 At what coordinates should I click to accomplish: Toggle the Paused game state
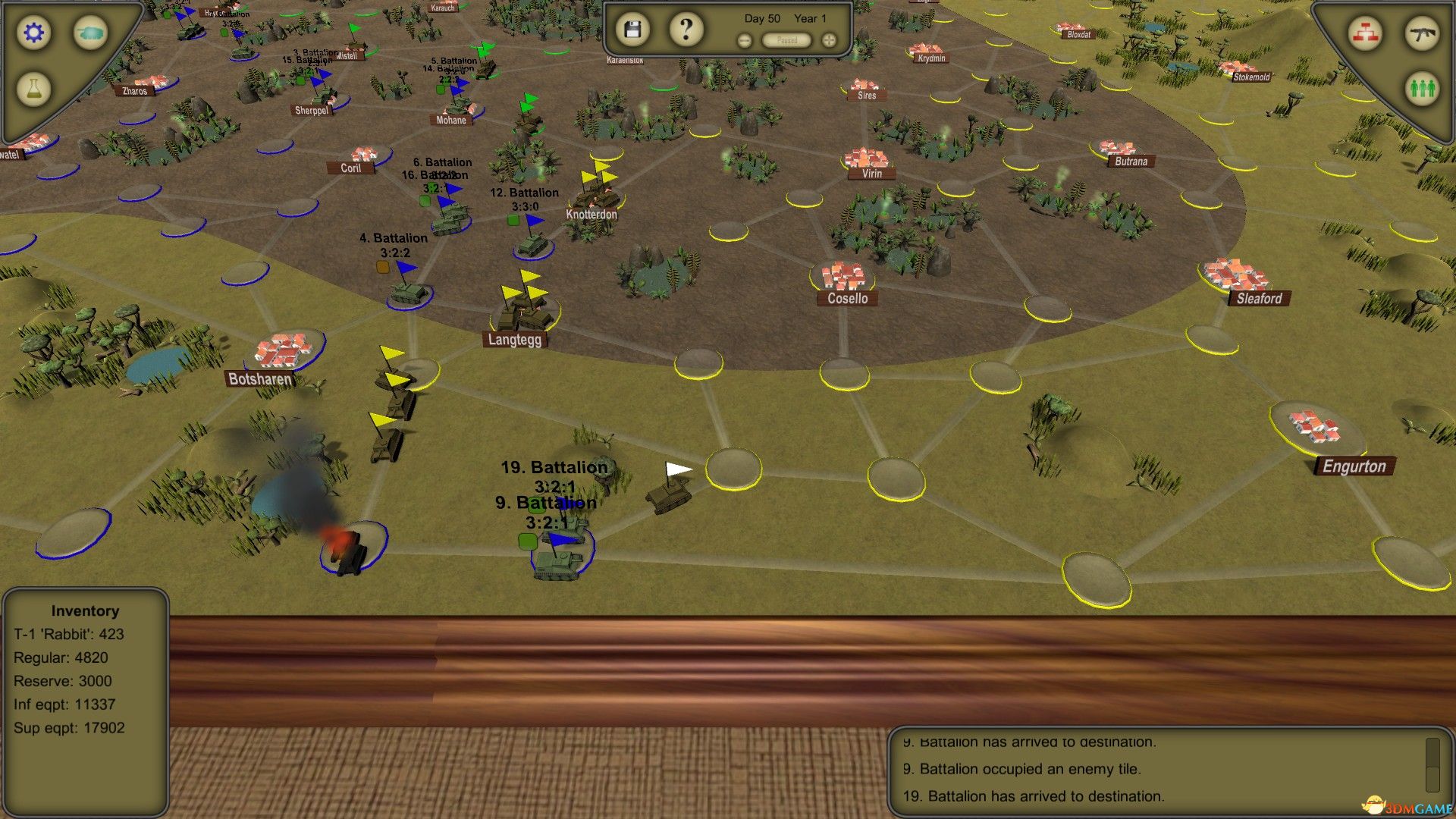tap(786, 40)
